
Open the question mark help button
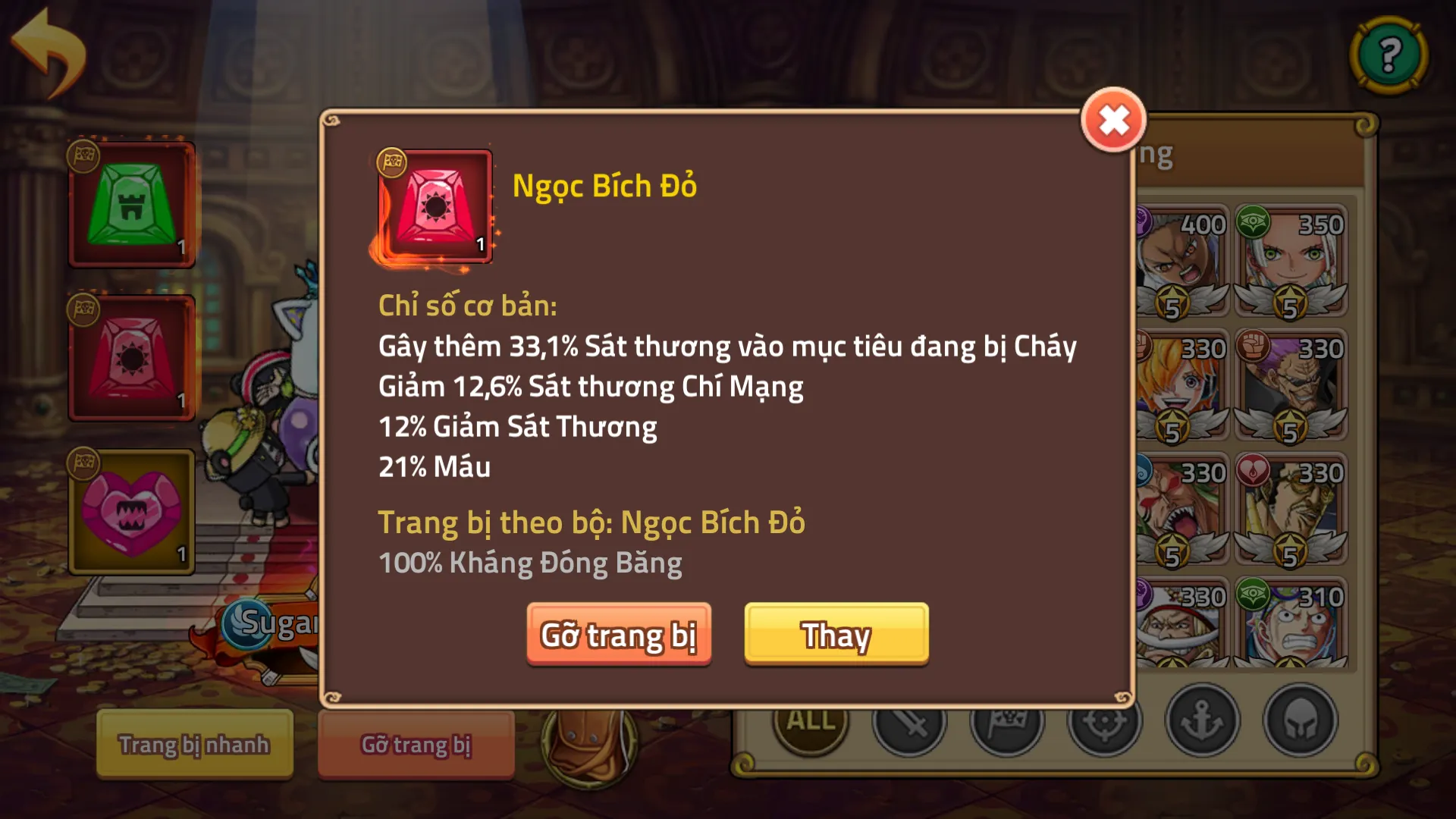tap(1389, 55)
